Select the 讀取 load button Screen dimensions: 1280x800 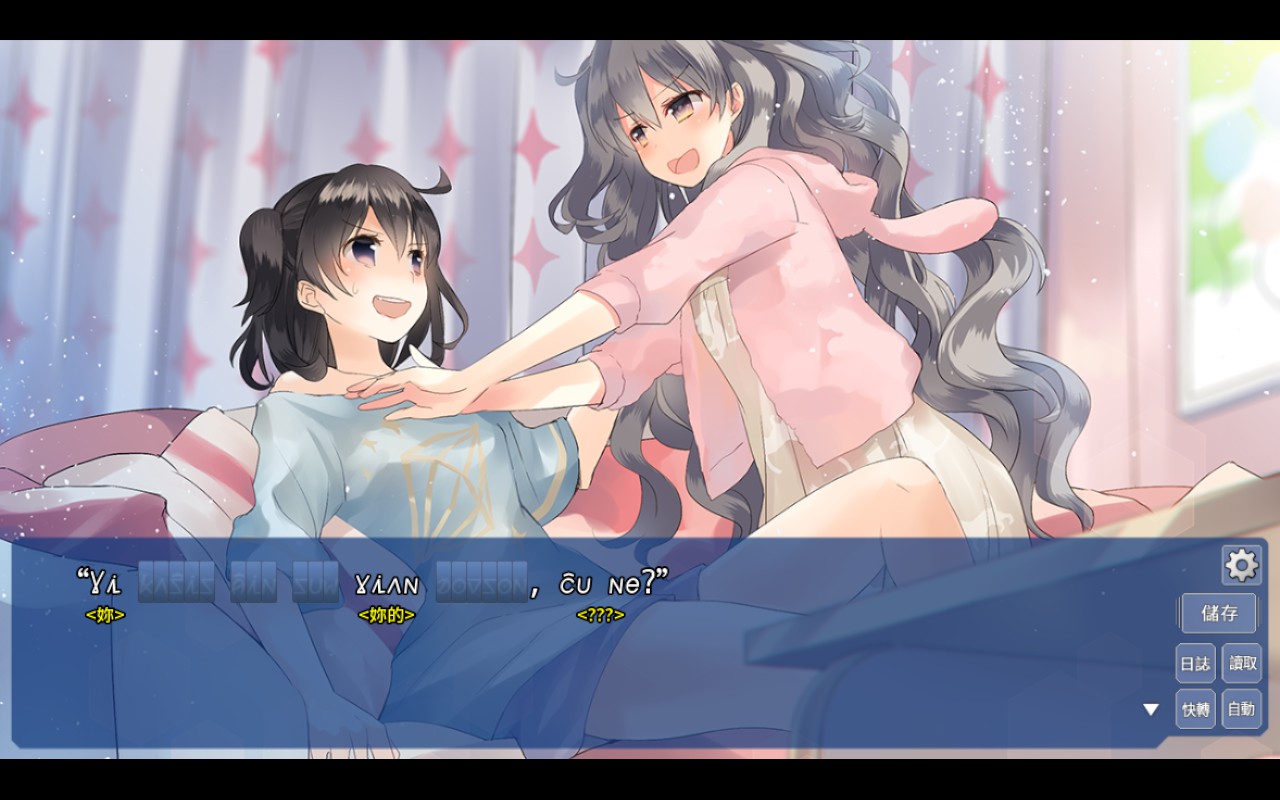point(1242,663)
